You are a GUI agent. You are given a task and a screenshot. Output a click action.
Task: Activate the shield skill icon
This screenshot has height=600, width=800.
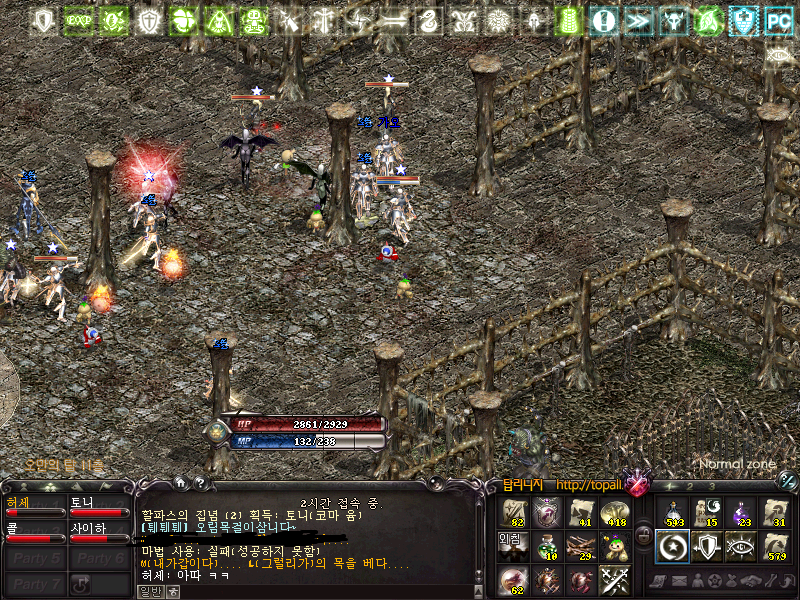click(x=707, y=547)
